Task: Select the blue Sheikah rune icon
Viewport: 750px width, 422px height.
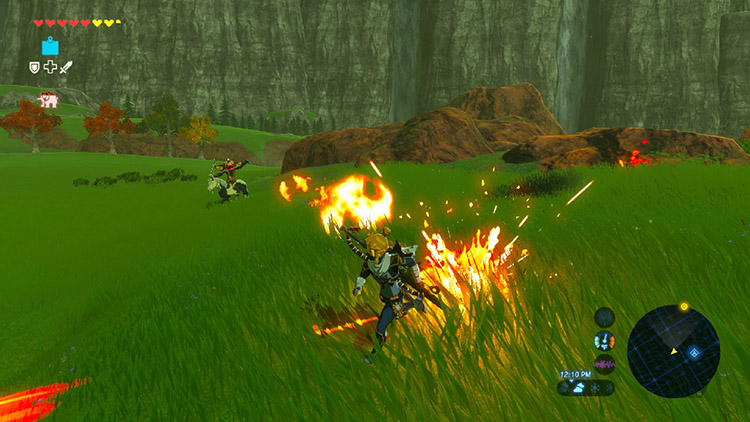Action: pyautogui.click(x=50, y=46)
